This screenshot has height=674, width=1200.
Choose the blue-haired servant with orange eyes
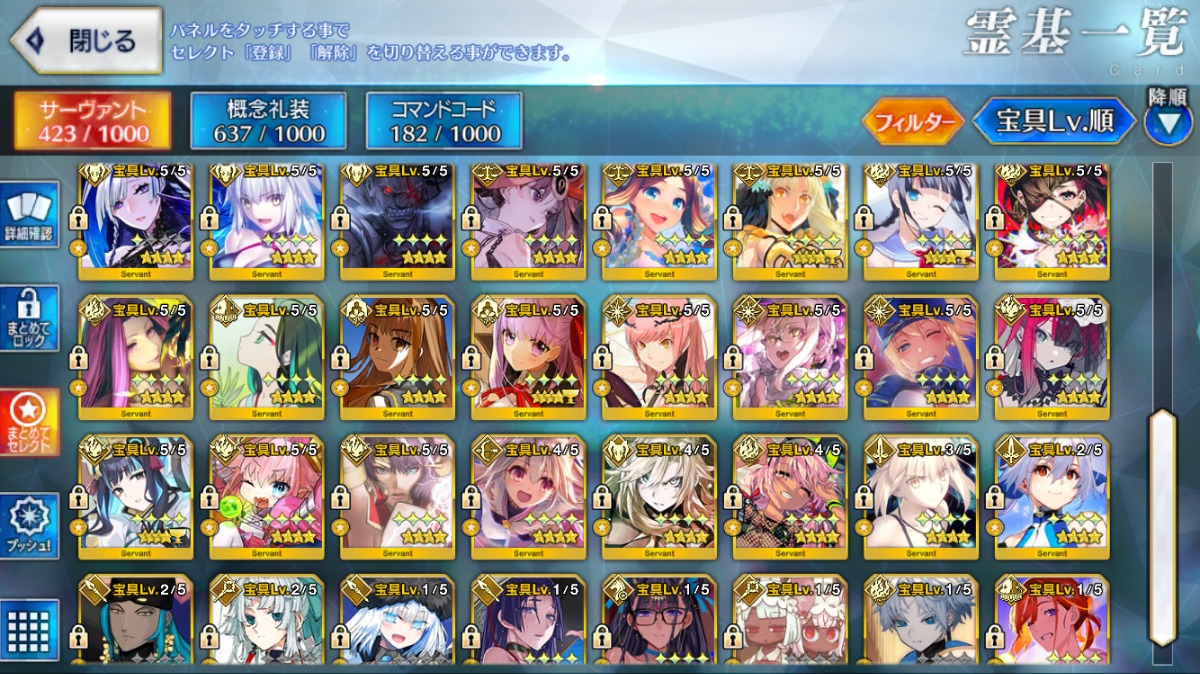[1052, 494]
